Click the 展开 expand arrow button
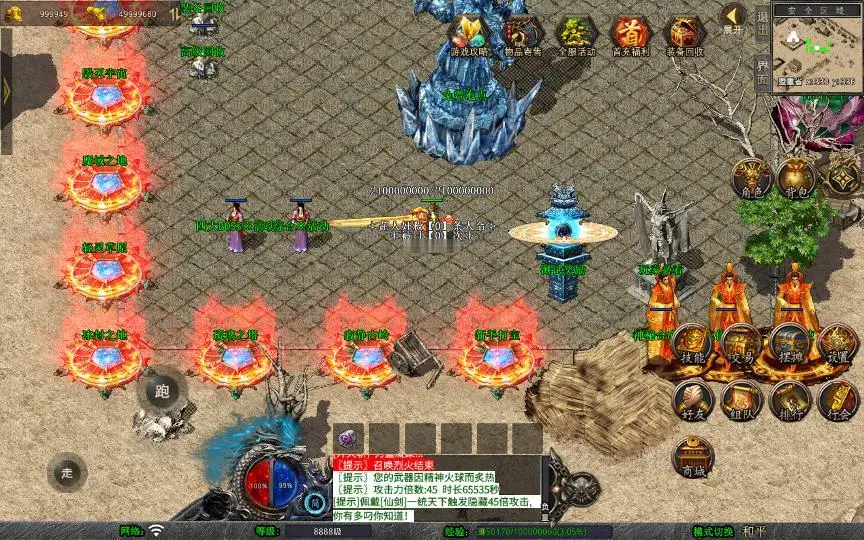 [734, 18]
